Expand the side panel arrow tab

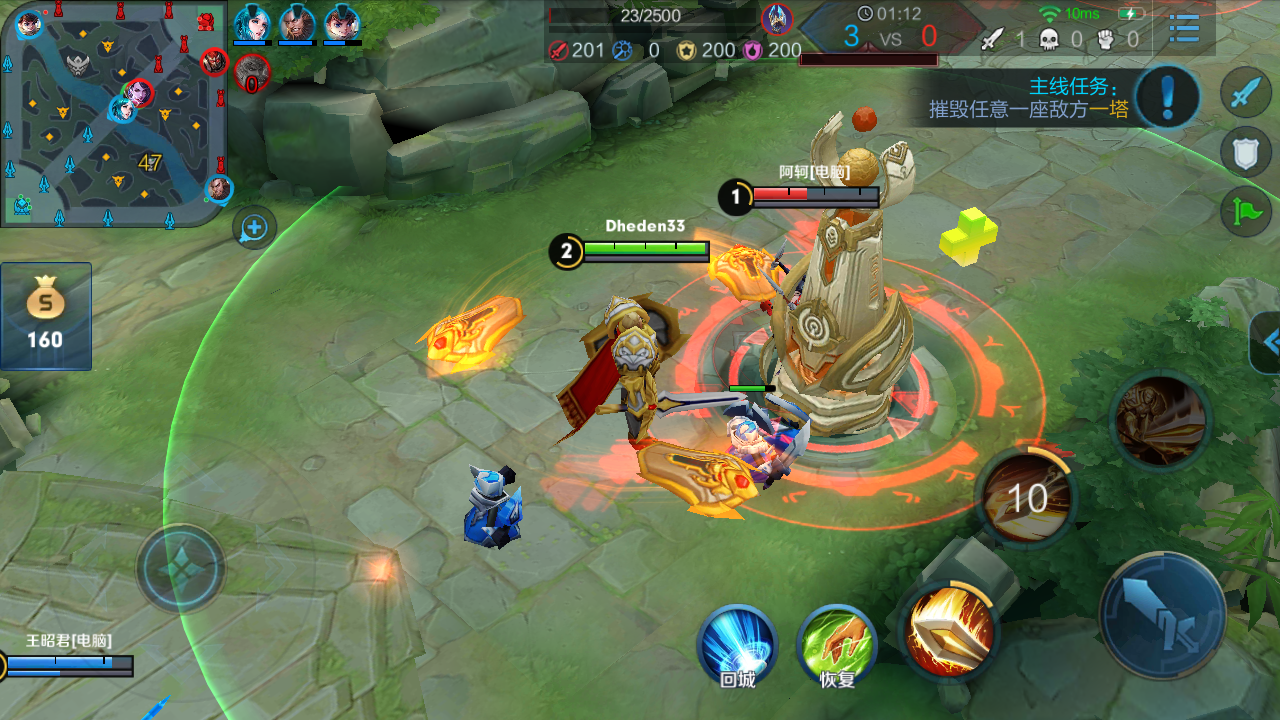pyautogui.click(x=1268, y=342)
